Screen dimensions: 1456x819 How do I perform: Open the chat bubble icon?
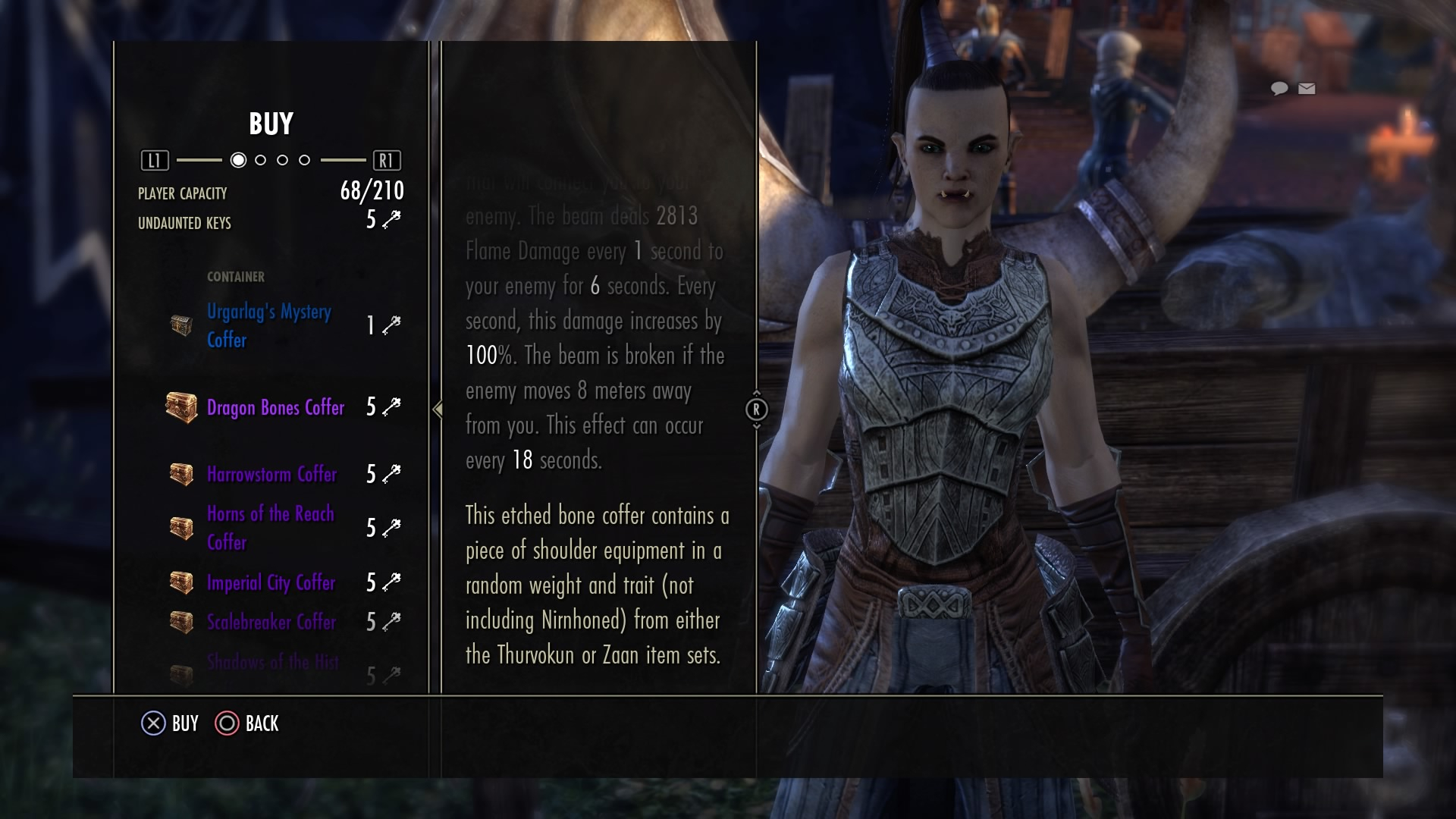[1279, 89]
